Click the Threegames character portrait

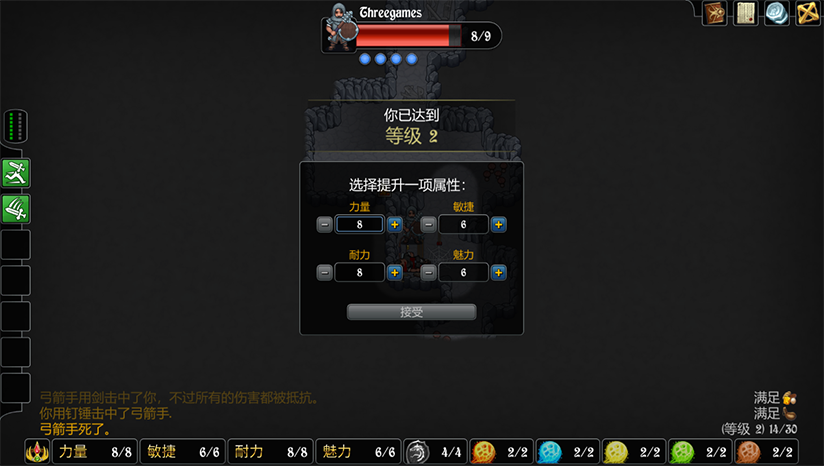point(340,30)
